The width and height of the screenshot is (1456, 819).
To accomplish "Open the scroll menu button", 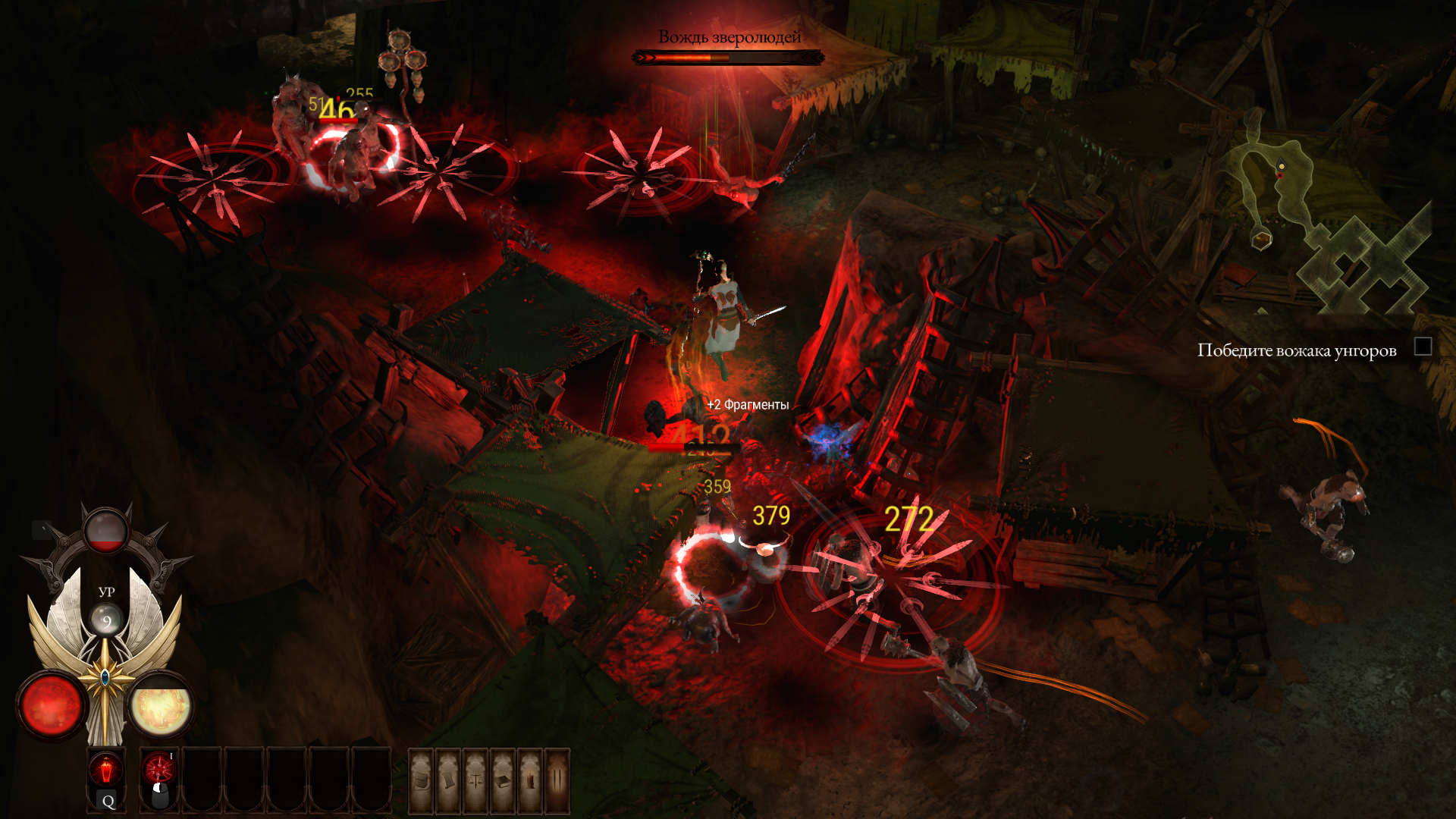I will click(448, 780).
